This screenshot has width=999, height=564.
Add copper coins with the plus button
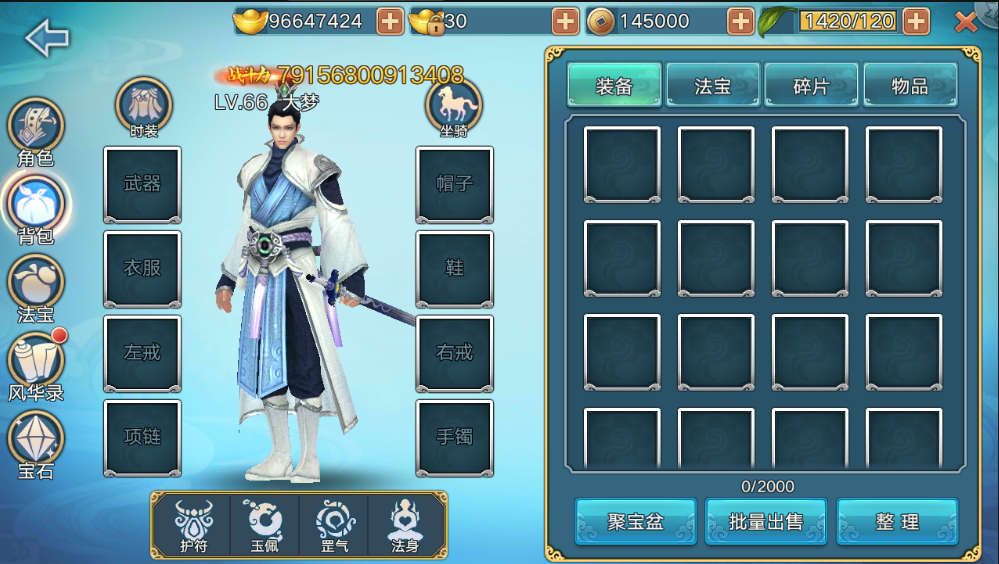740,21
